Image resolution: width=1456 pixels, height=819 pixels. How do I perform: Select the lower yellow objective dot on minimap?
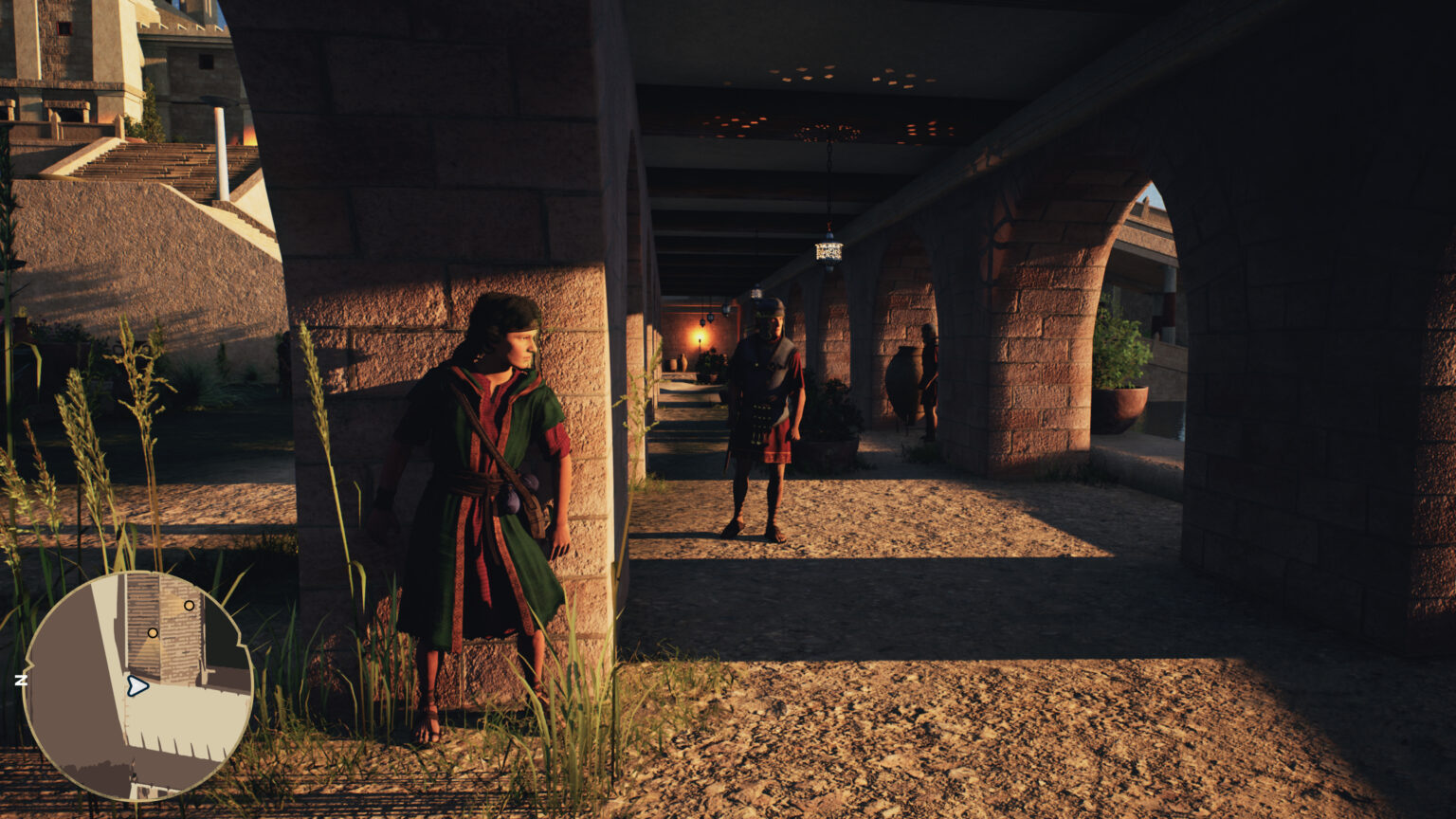(151, 632)
